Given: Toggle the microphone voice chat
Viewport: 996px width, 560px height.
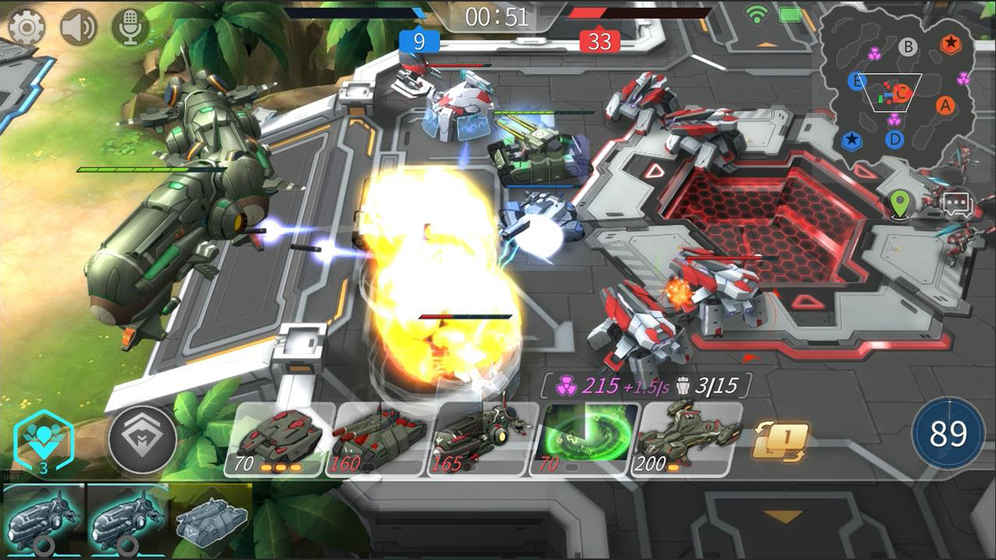Looking at the screenshot, I should (x=130, y=26).
